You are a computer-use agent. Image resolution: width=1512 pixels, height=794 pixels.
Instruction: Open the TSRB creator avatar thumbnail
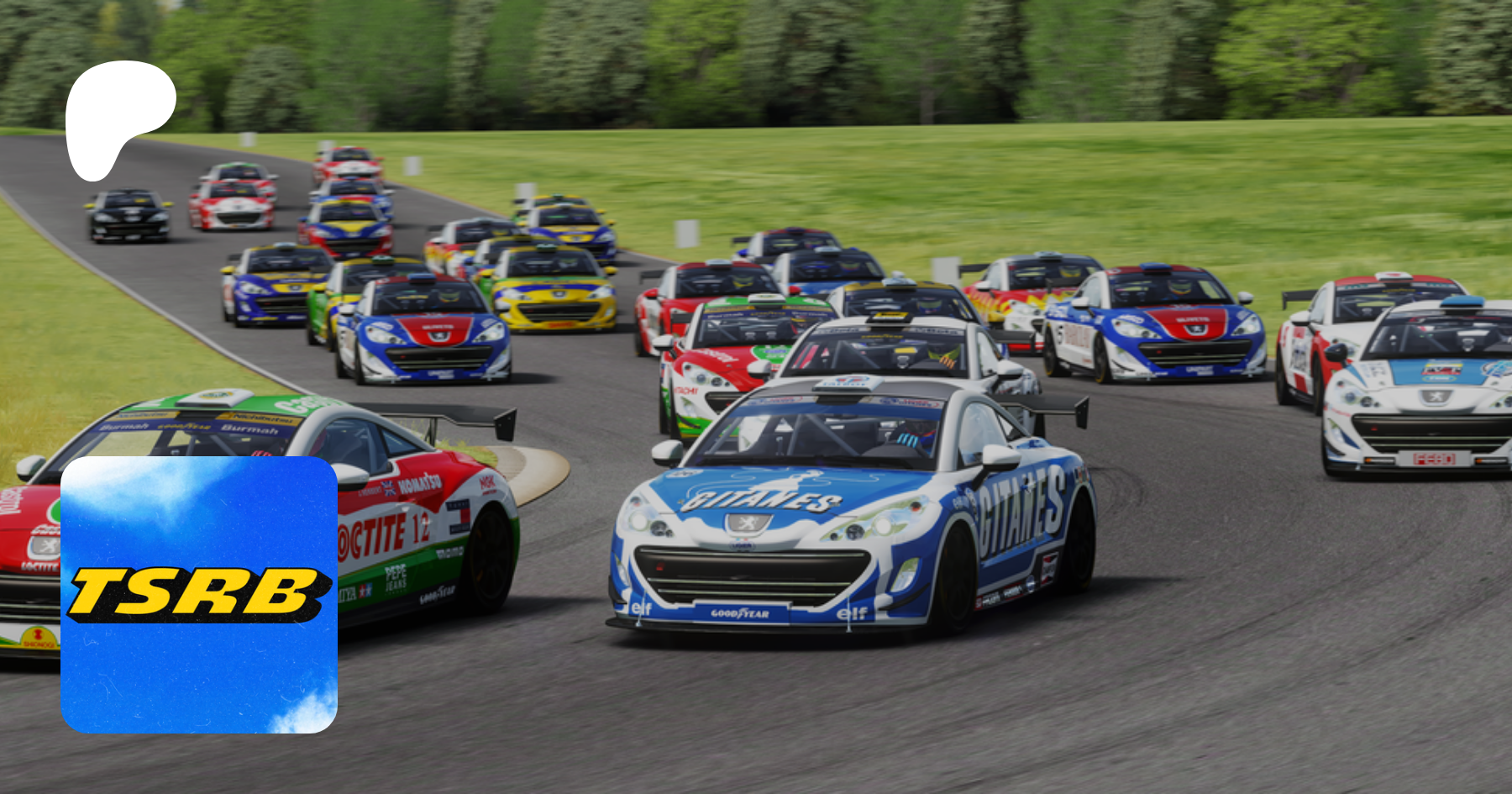(199, 595)
